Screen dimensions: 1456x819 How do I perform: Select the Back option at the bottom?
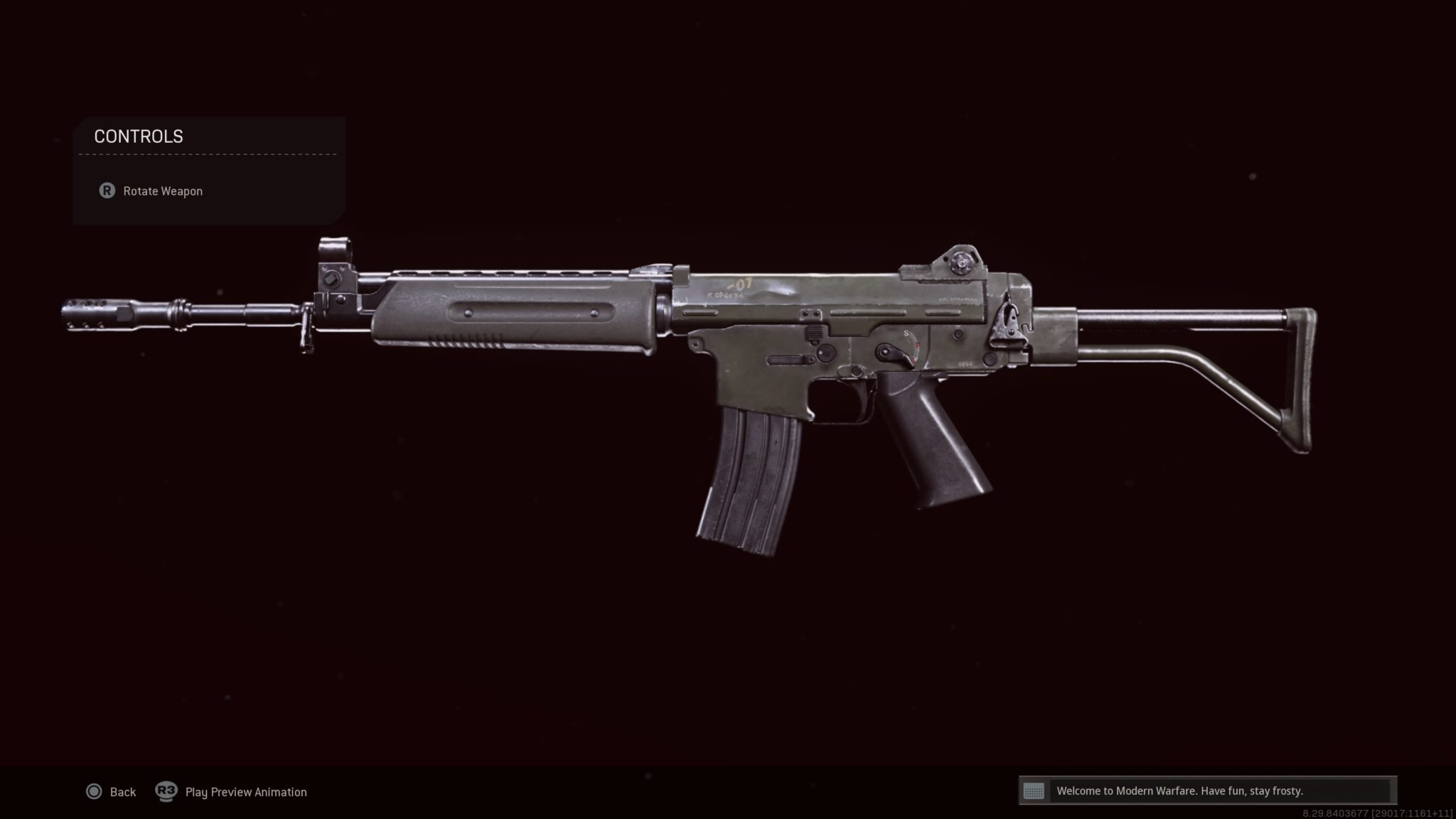pos(122,791)
